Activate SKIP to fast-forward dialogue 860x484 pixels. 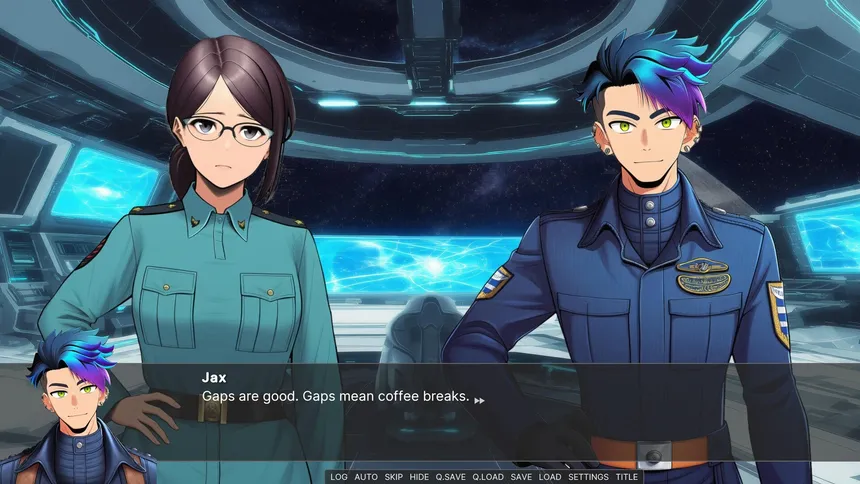[394, 477]
